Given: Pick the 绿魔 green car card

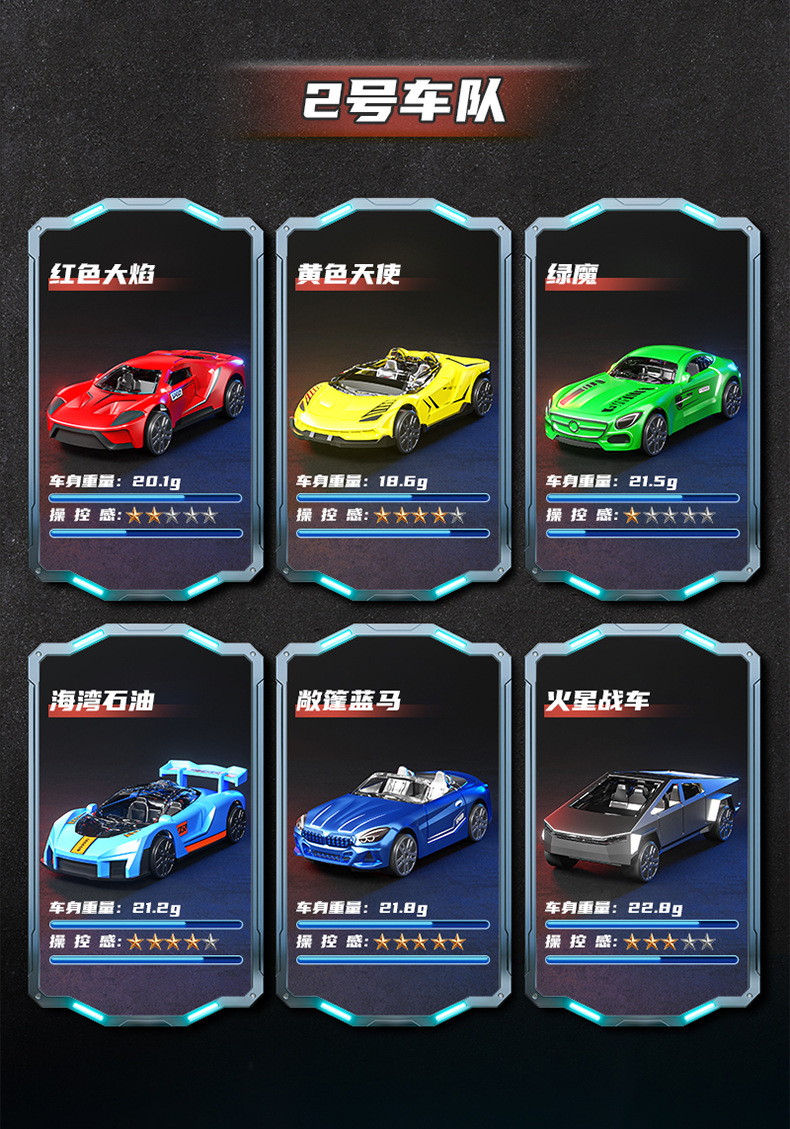Looking at the screenshot, I should [x=641, y=400].
